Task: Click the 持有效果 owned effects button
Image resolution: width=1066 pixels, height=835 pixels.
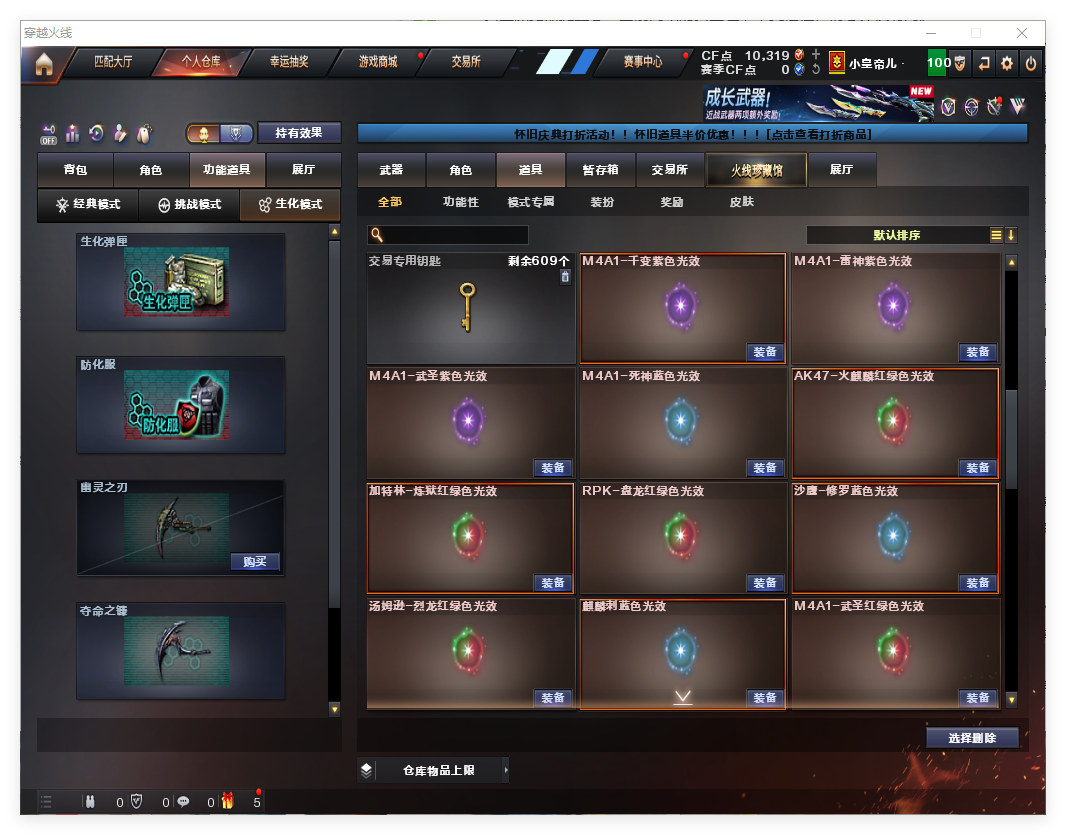Action: [299, 133]
